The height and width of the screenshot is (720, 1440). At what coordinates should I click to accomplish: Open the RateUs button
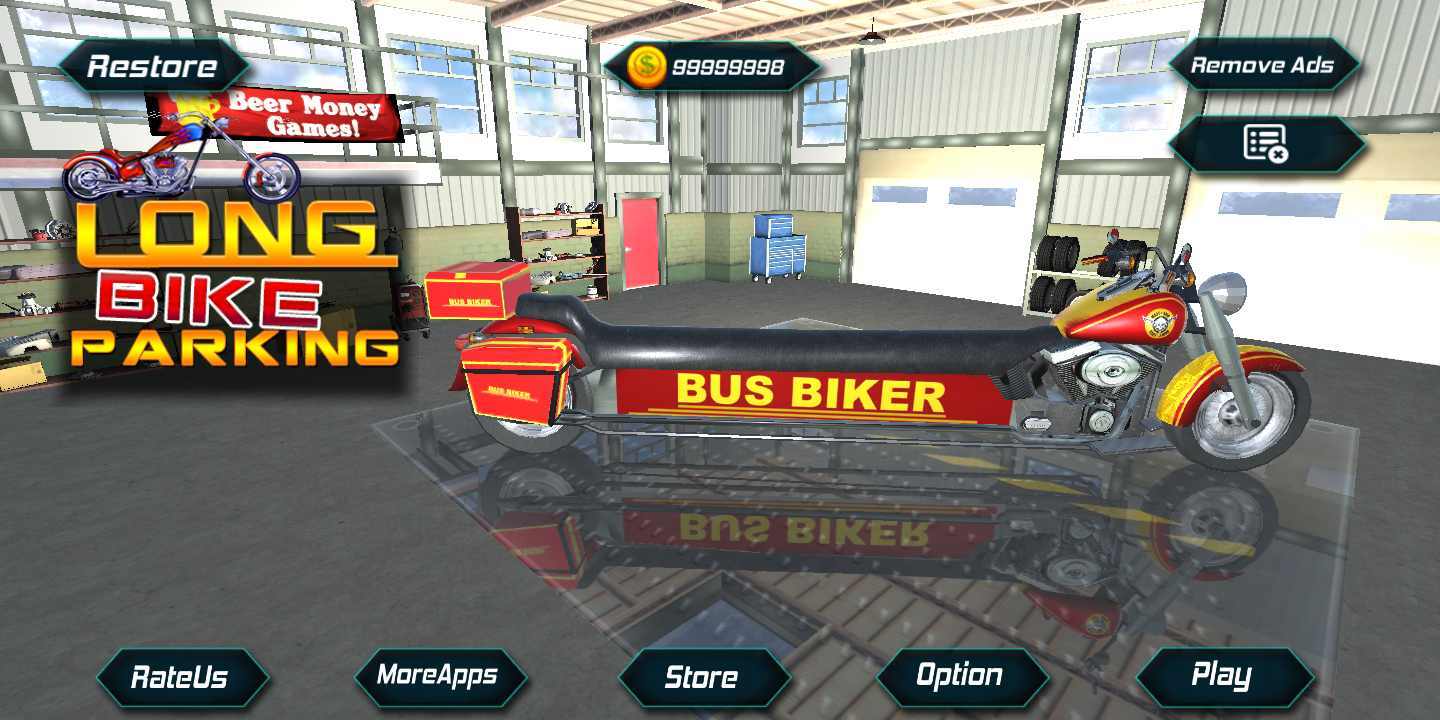(x=181, y=677)
